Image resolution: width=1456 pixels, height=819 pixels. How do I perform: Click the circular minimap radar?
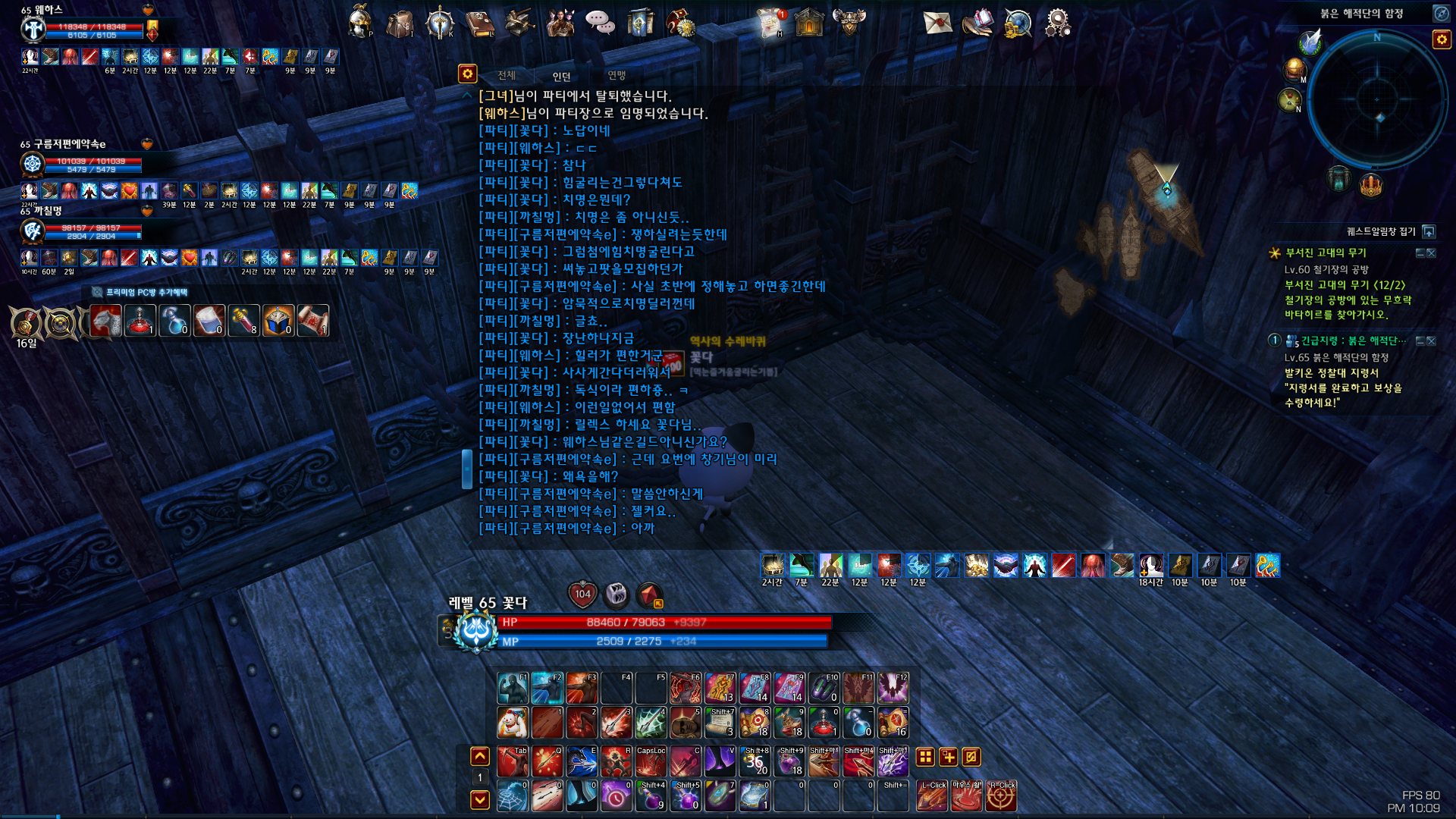coord(1376,99)
